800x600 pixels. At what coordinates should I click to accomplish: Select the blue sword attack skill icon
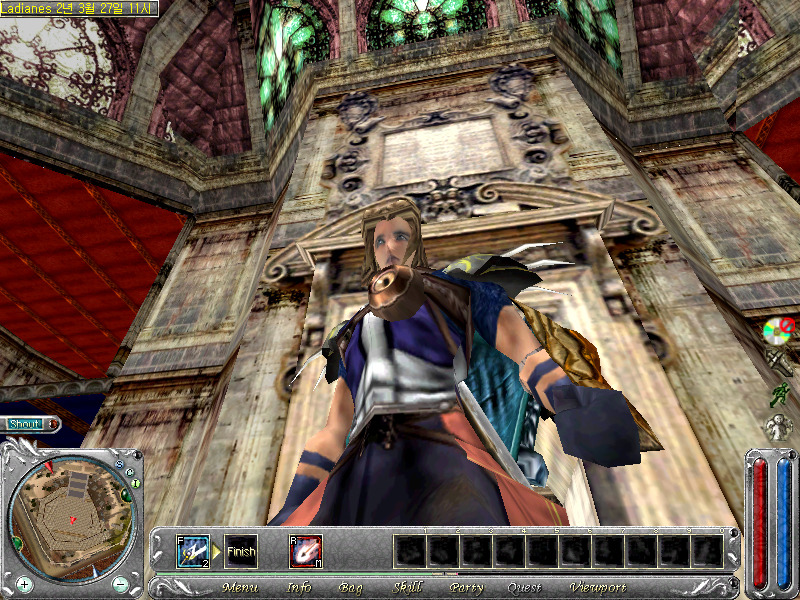tap(193, 551)
